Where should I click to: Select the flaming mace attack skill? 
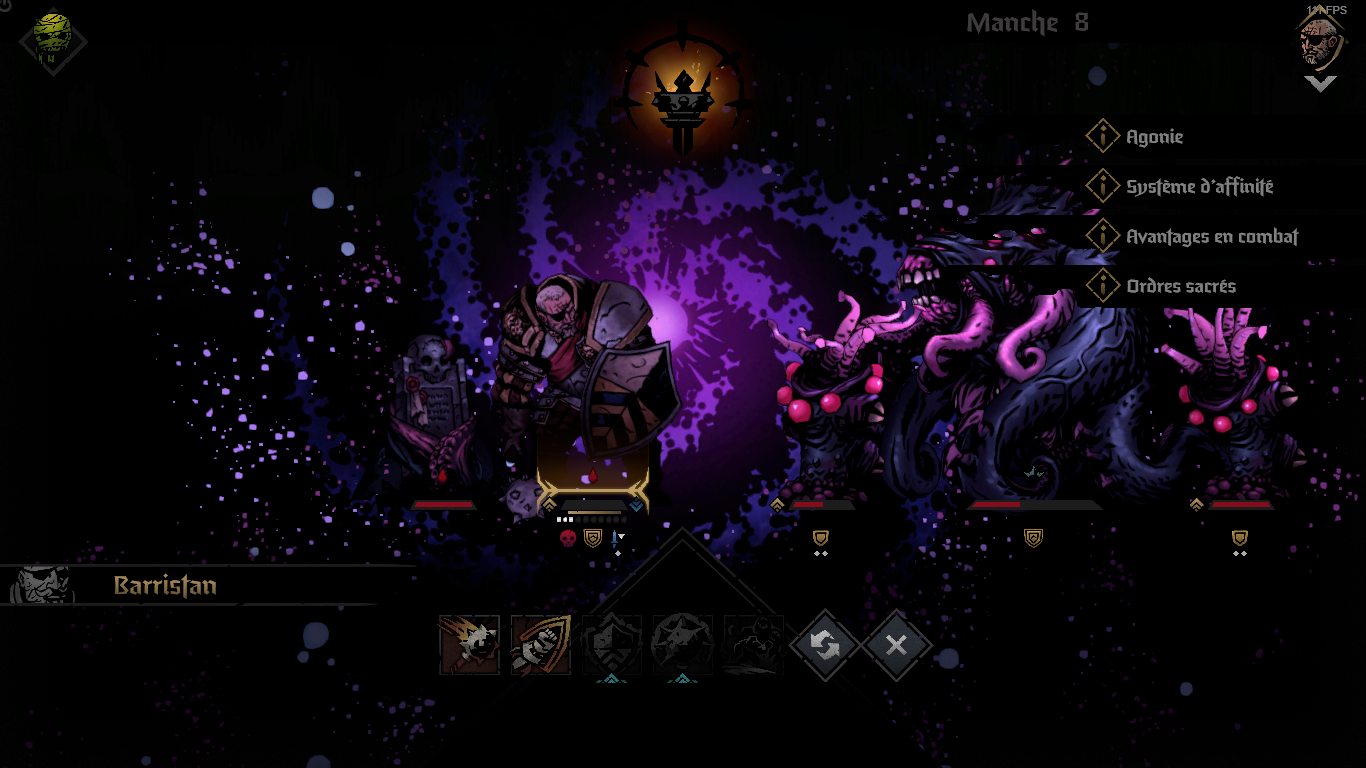pyautogui.click(x=469, y=645)
